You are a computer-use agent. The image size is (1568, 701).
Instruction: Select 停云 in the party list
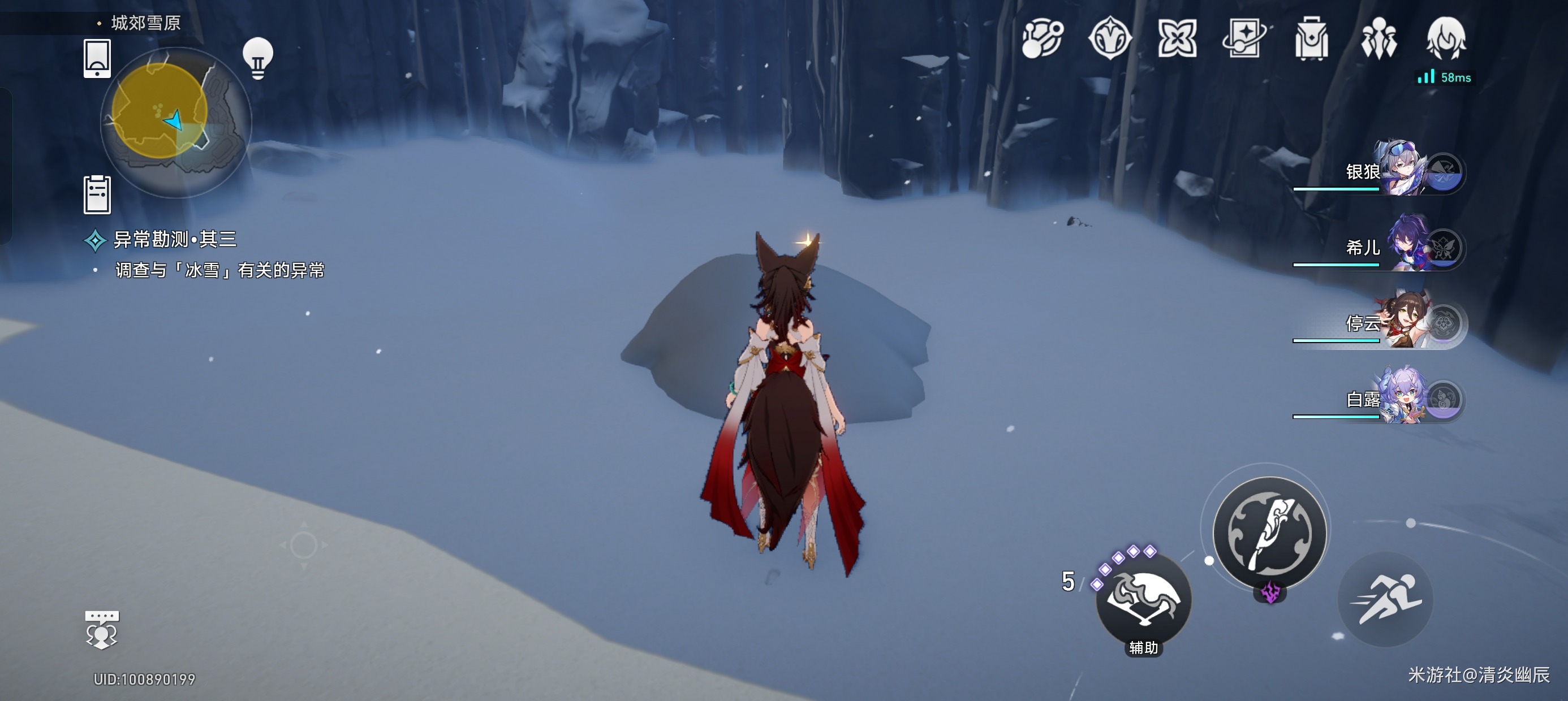click(x=1400, y=321)
